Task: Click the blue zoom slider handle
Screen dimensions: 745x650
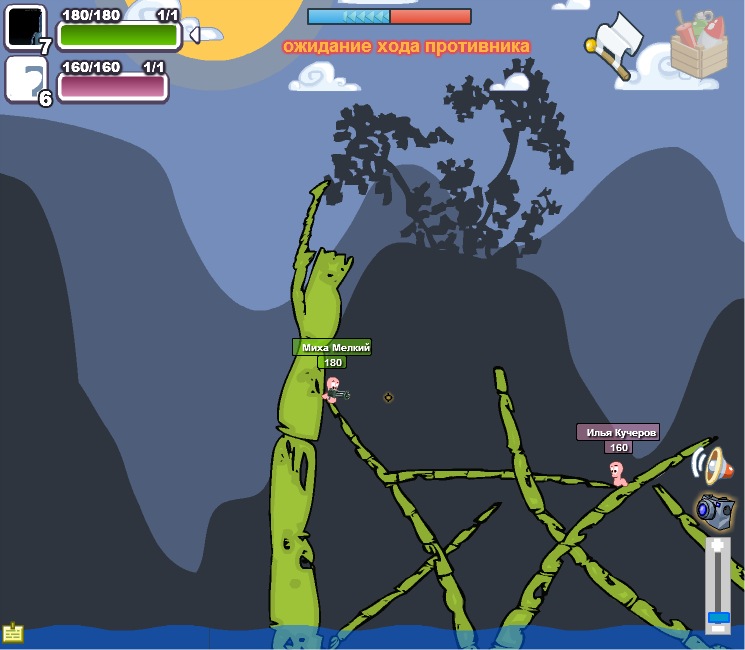Action: (718, 617)
